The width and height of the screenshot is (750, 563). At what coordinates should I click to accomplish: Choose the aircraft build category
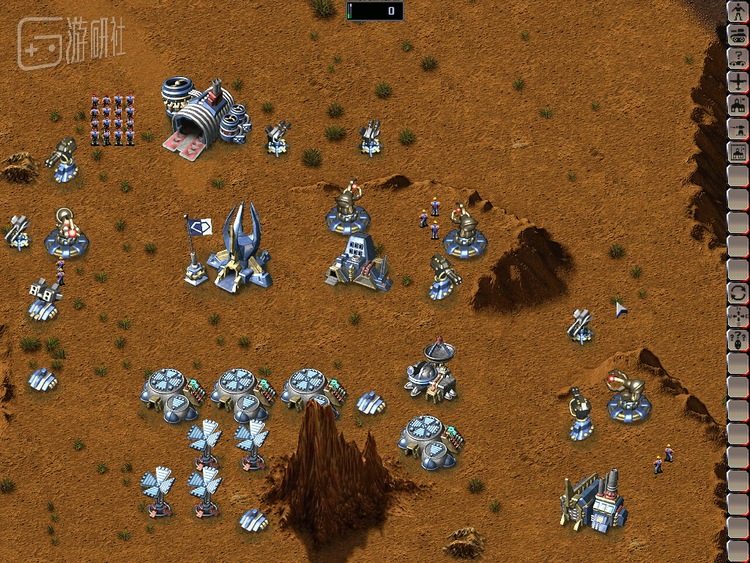[738, 82]
